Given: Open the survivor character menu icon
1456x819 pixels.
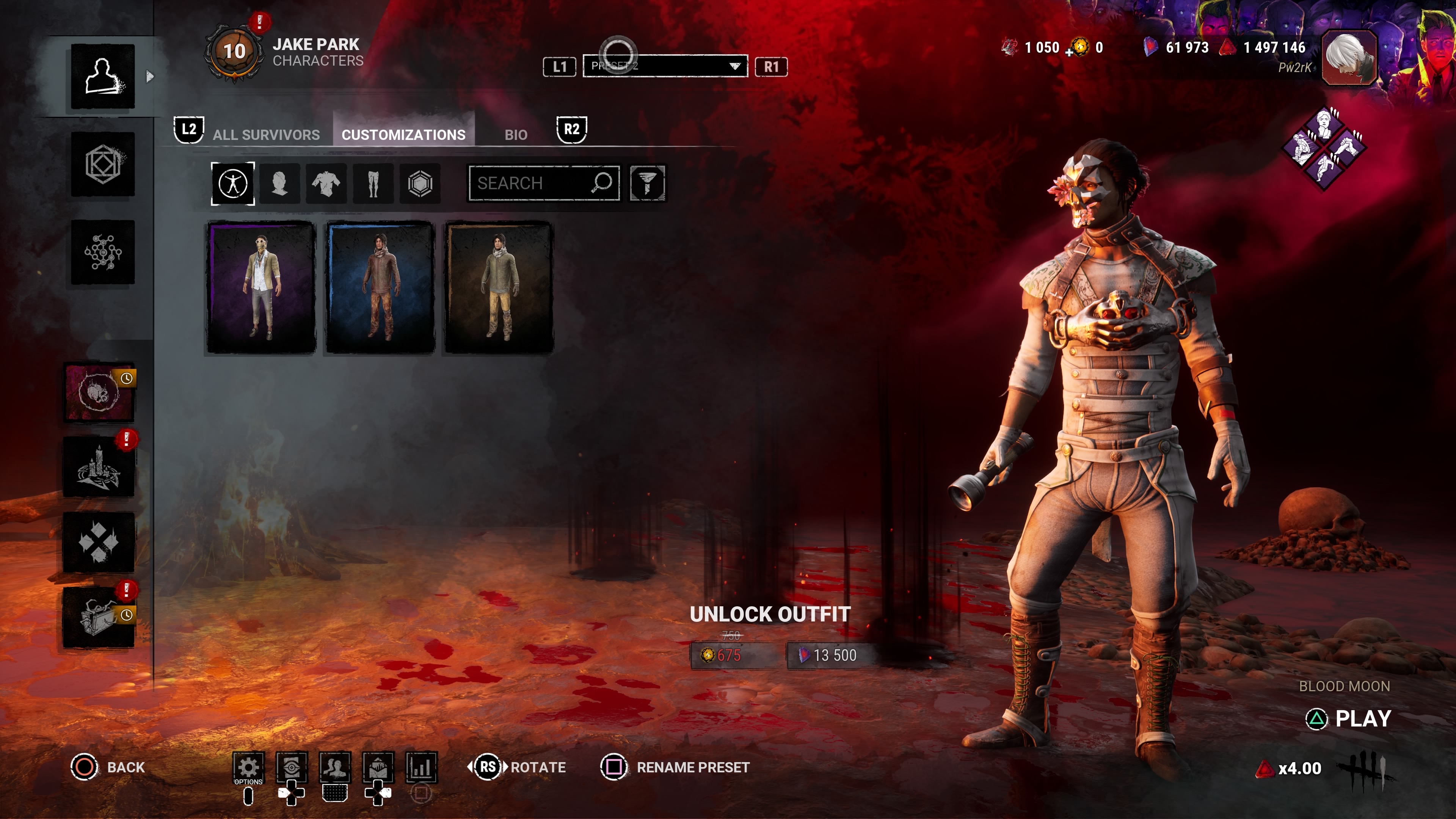Looking at the screenshot, I should [102, 76].
